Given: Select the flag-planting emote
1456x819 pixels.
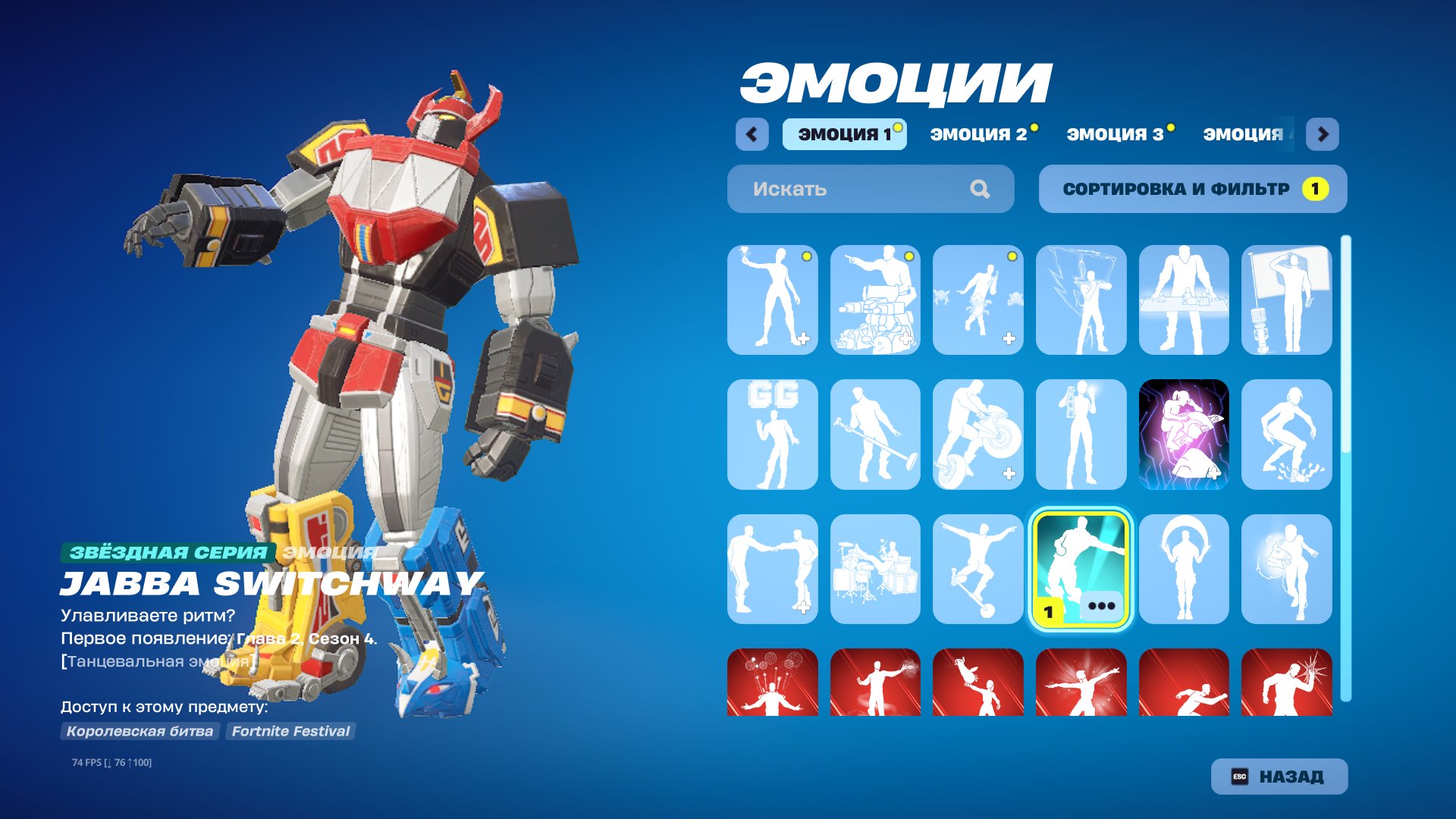Looking at the screenshot, I should point(1287,299).
